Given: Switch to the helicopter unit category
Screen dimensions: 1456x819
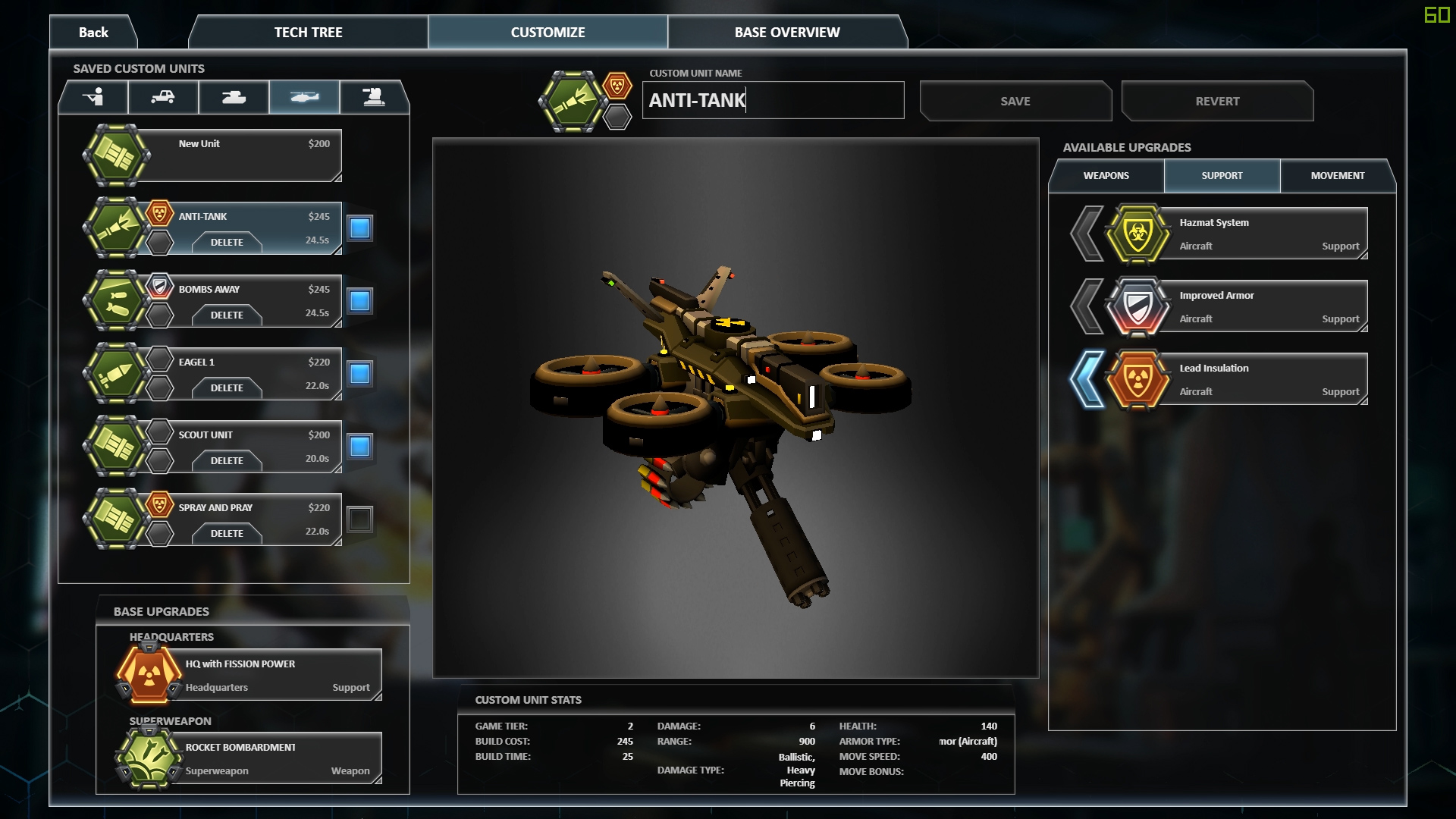Looking at the screenshot, I should click(x=304, y=97).
